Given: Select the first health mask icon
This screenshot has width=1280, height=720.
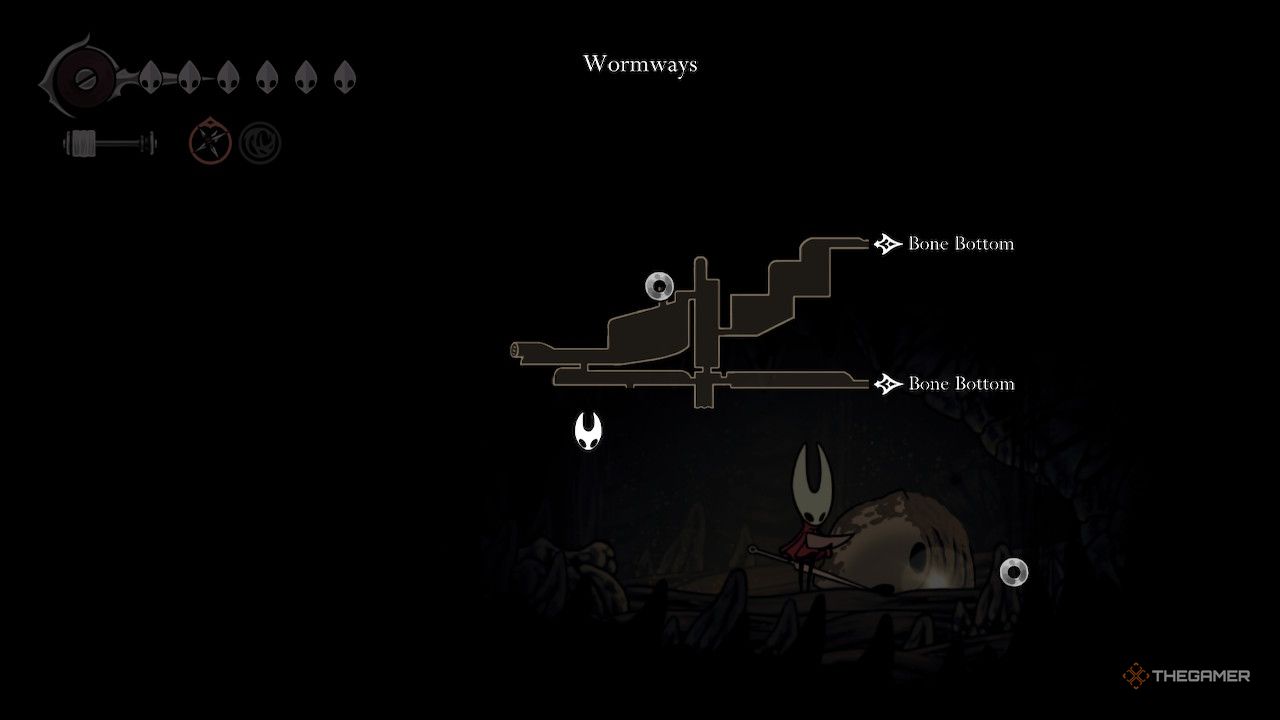Looking at the screenshot, I should (x=148, y=76).
